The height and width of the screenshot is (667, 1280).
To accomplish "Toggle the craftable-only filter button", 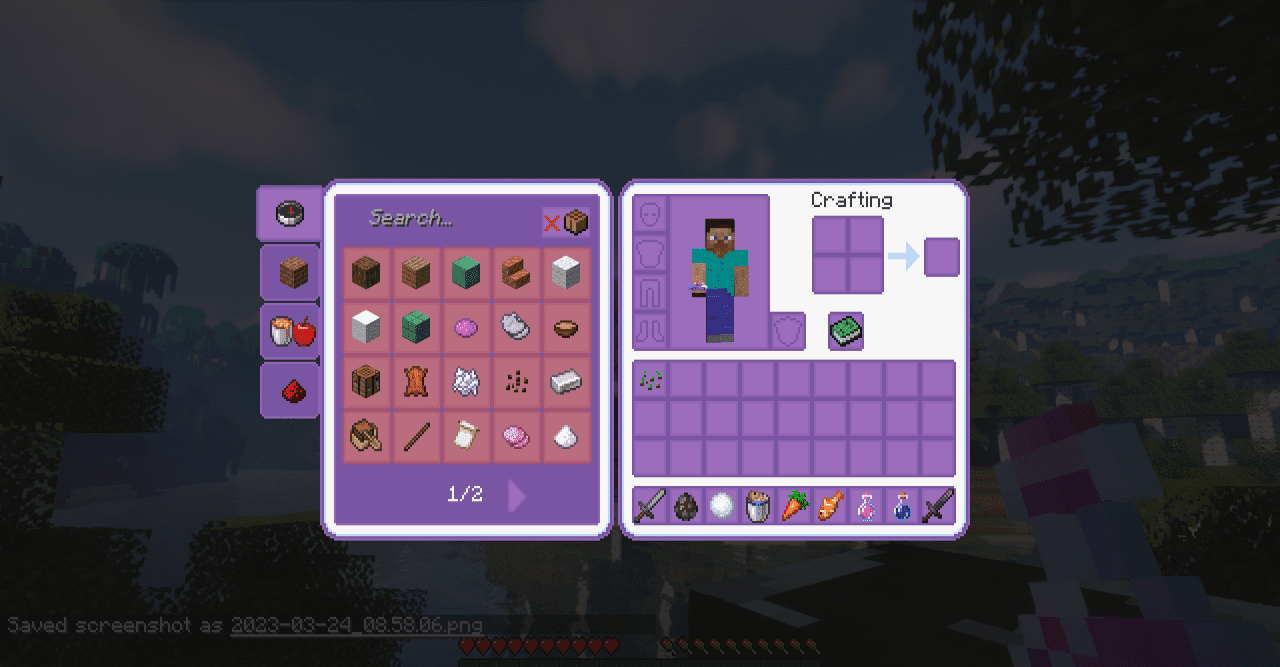I will (x=565, y=222).
